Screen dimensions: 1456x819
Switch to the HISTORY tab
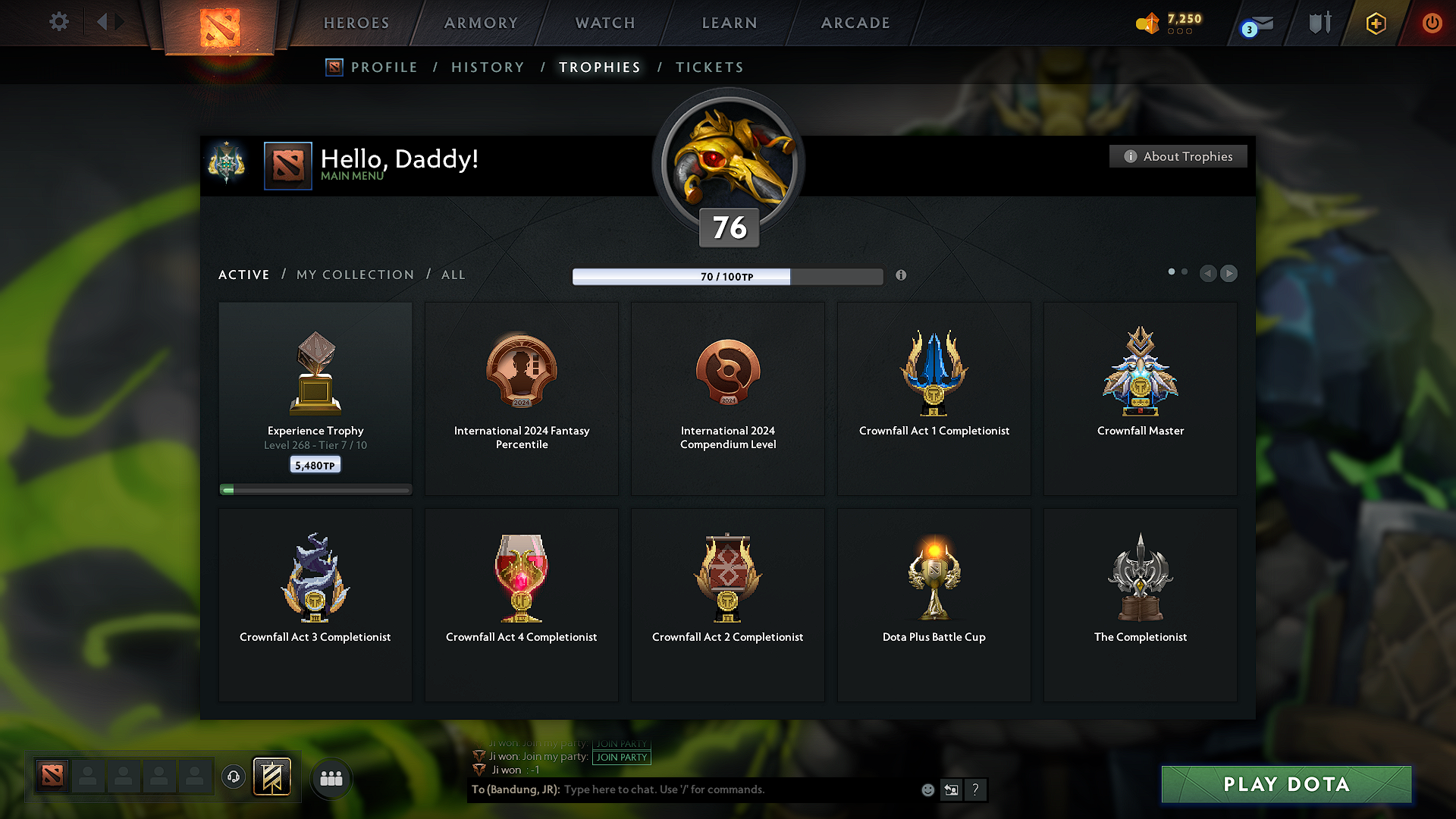click(488, 67)
